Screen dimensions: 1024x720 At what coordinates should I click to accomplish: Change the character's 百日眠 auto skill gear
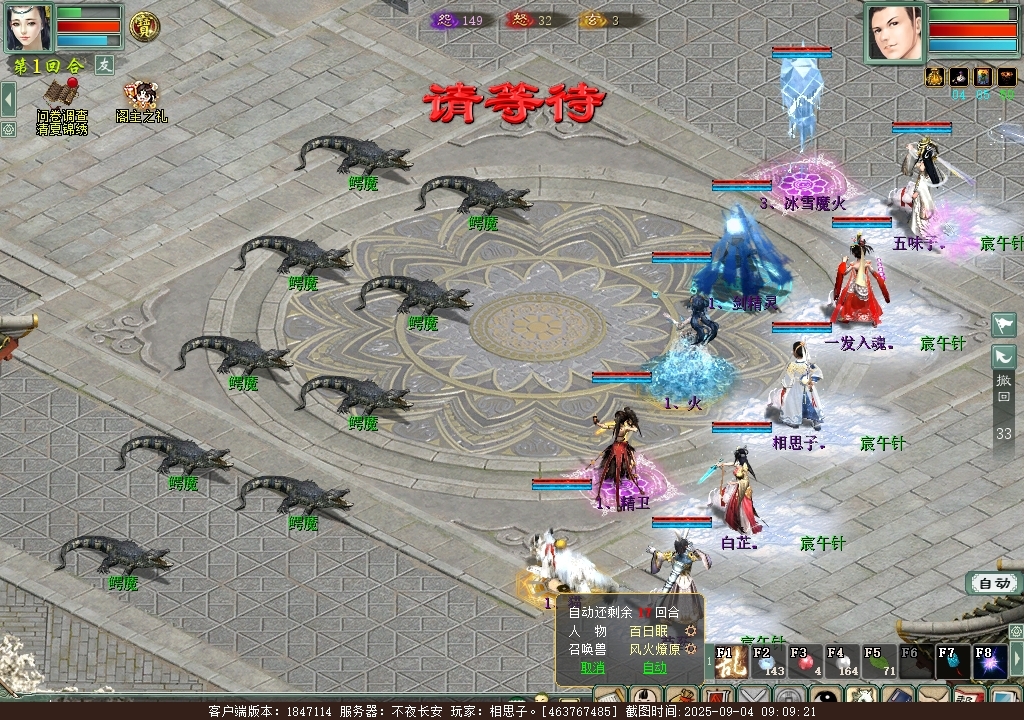point(690,632)
